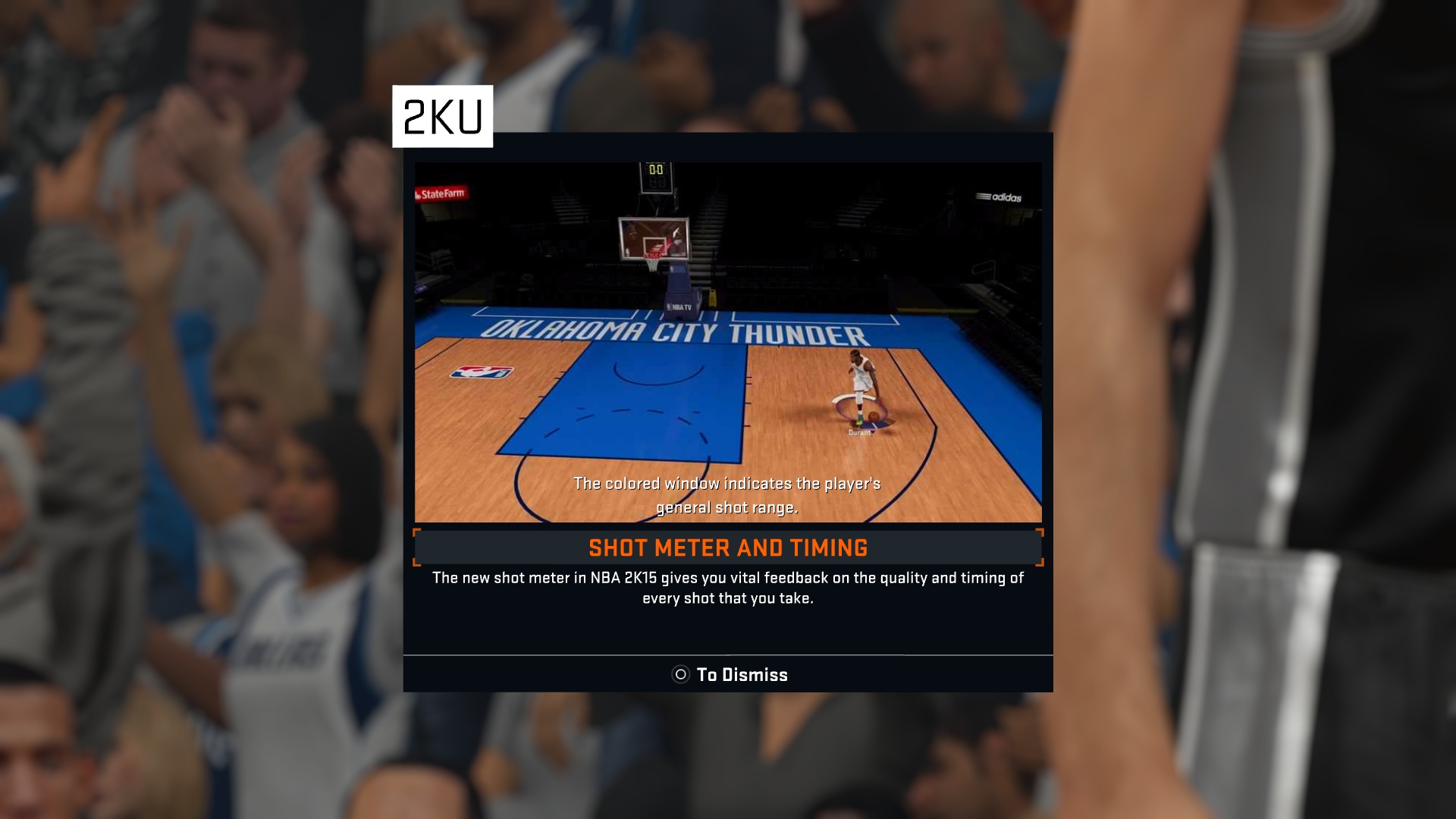The height and width of the screenshot is (819, 1456).
Task: Select the SHOT METER AND TIMING header
Action: (726, 548)
